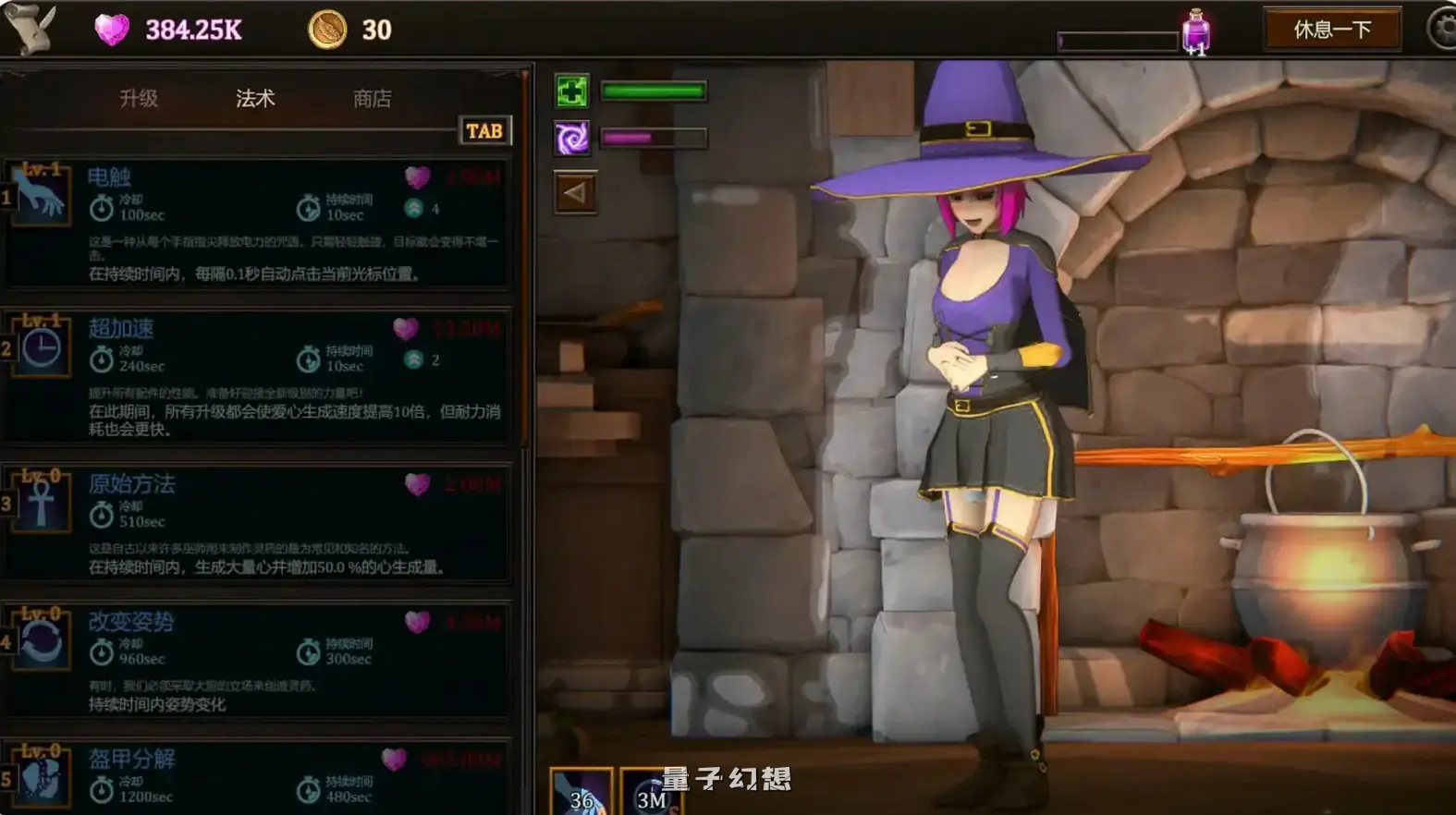Click the green health progress bar
The image size is (1456, 815).
(x=654, y=91)
